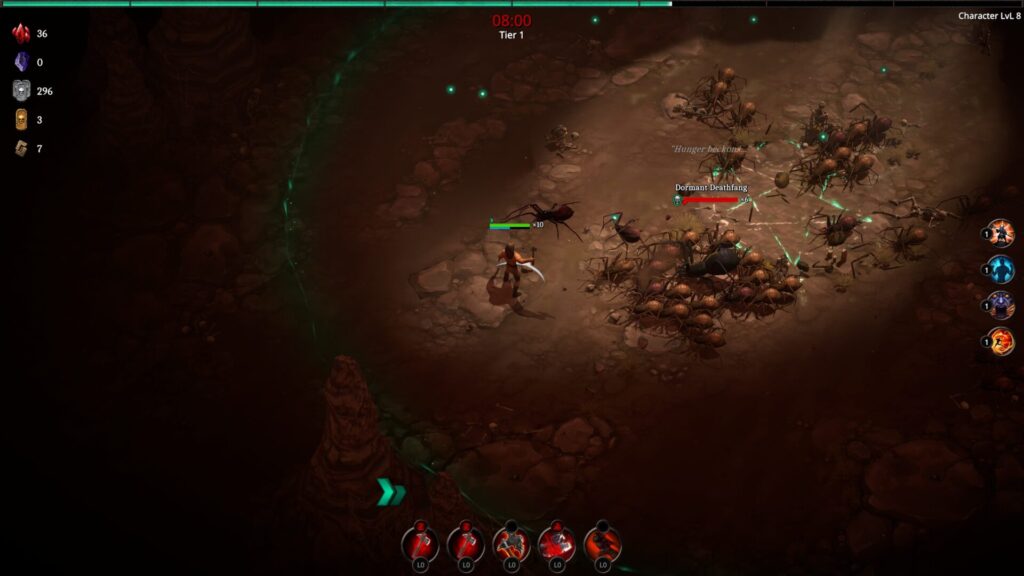
Task: Open the swirling fireball skill icon
Action: [x=1001, y=341]
